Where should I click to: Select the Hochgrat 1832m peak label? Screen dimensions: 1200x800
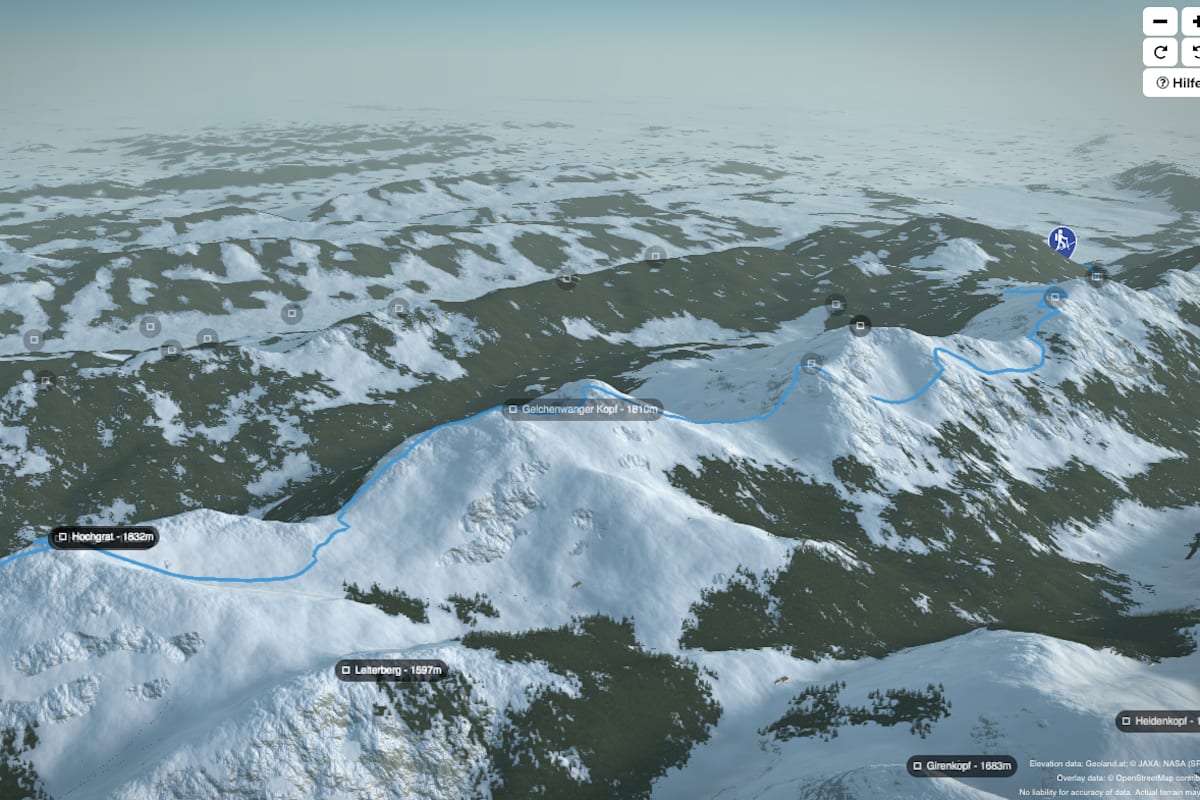(x=104, y=537)
